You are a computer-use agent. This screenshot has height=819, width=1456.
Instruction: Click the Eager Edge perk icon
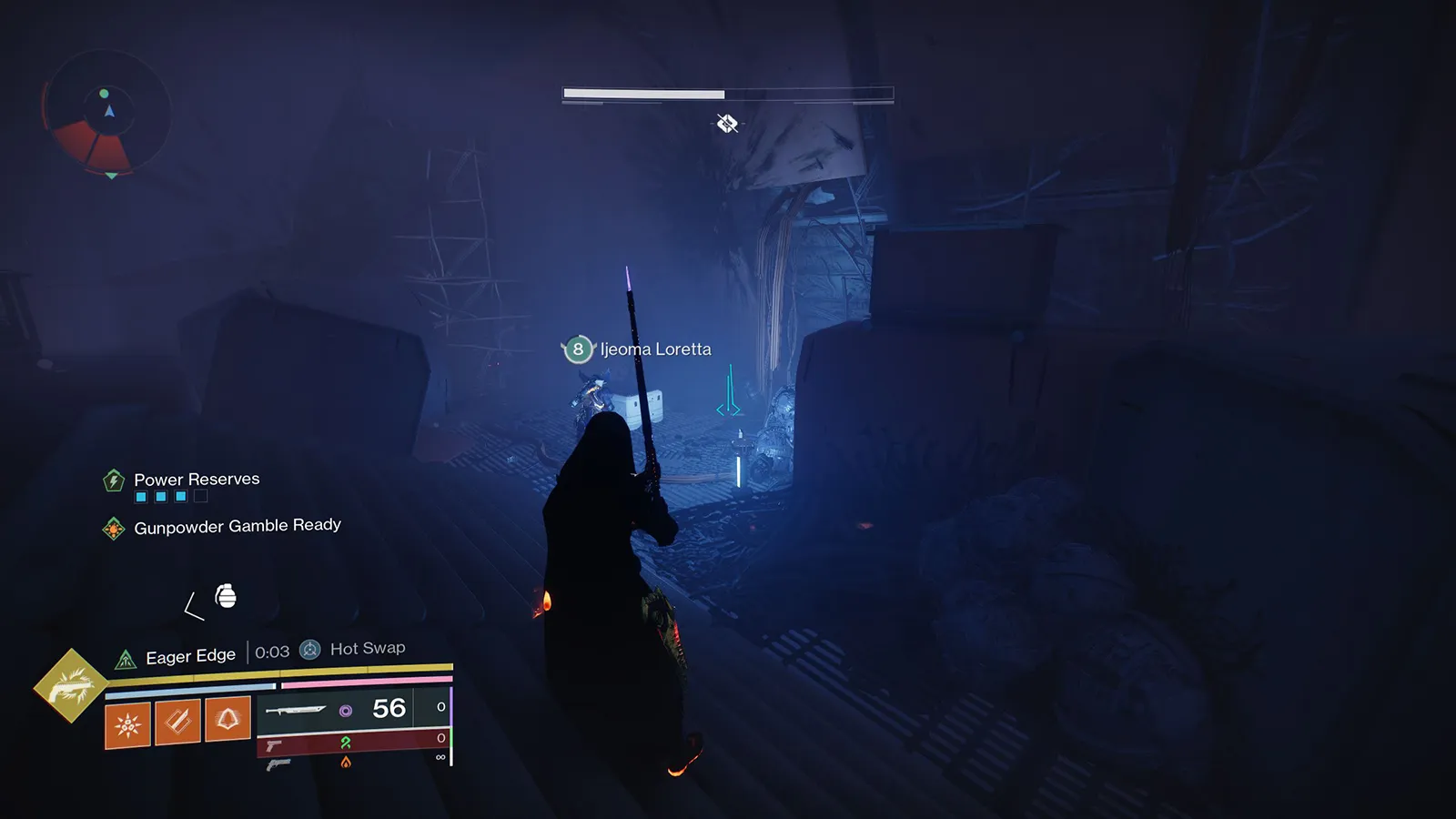pyautogui.click(x=126, y=659)
